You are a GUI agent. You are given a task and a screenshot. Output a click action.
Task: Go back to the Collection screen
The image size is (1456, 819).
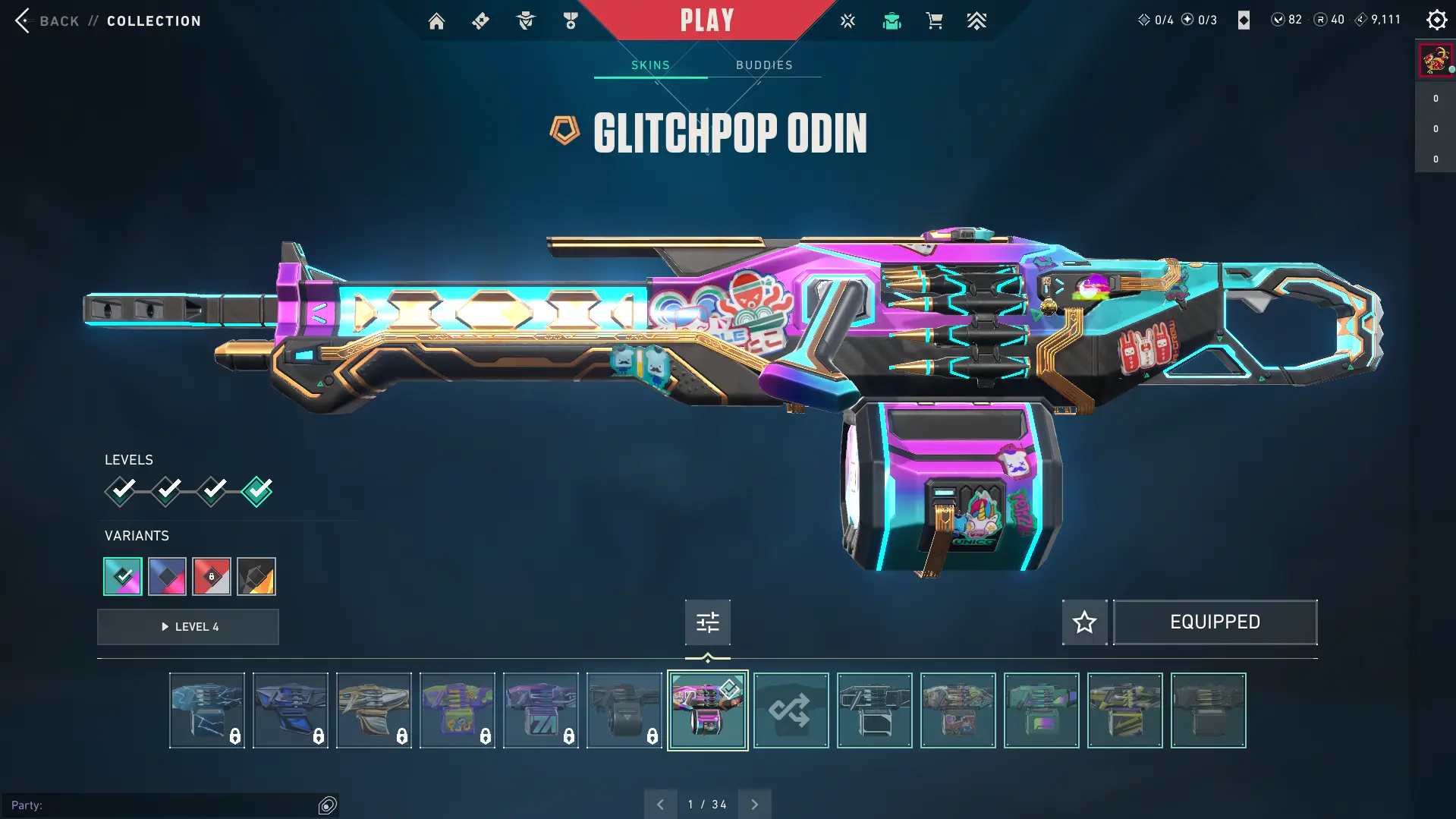pyautogui.click(x=46, y=20)
